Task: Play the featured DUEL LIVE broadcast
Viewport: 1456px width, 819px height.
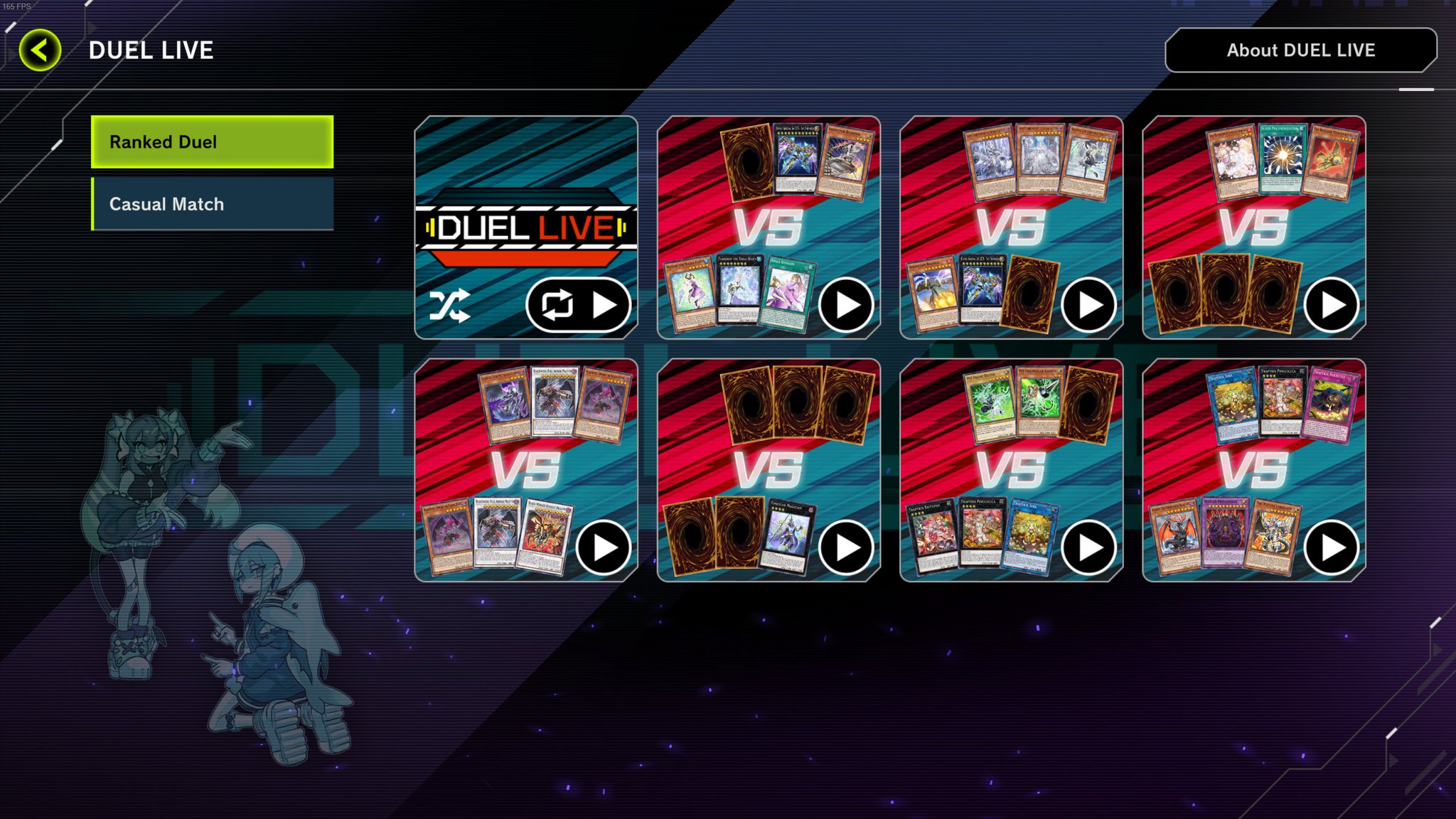Action: click(x=606, y=304)
